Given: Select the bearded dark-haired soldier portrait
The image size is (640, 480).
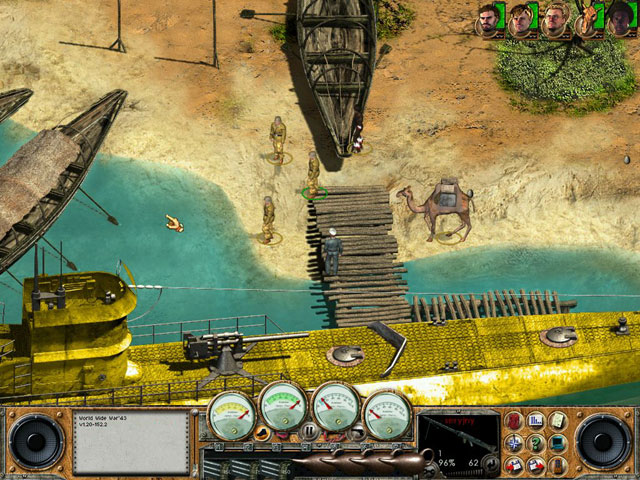Looking at the screenshot, I should [487, 19].
